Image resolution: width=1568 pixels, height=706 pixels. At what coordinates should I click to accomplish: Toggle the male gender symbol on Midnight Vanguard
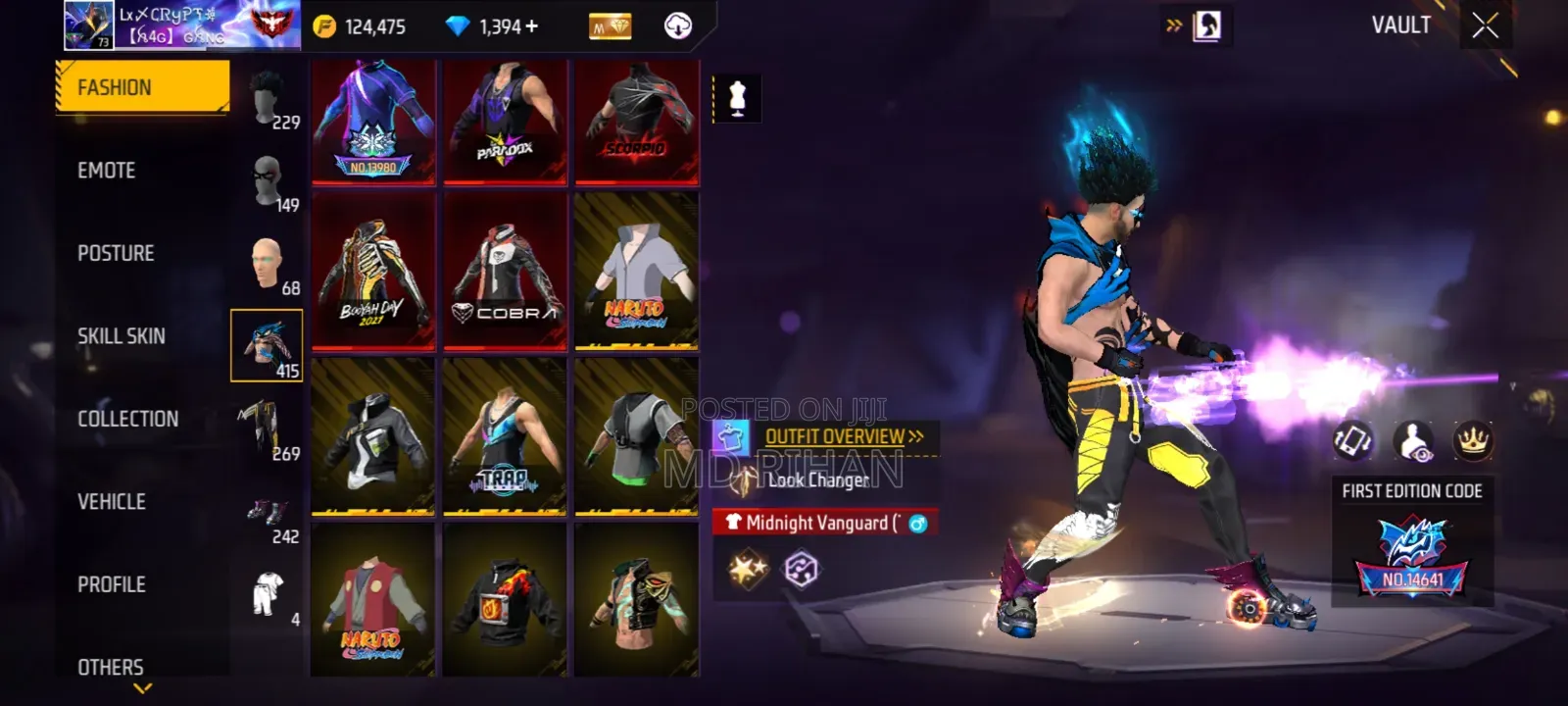point(919,524)
